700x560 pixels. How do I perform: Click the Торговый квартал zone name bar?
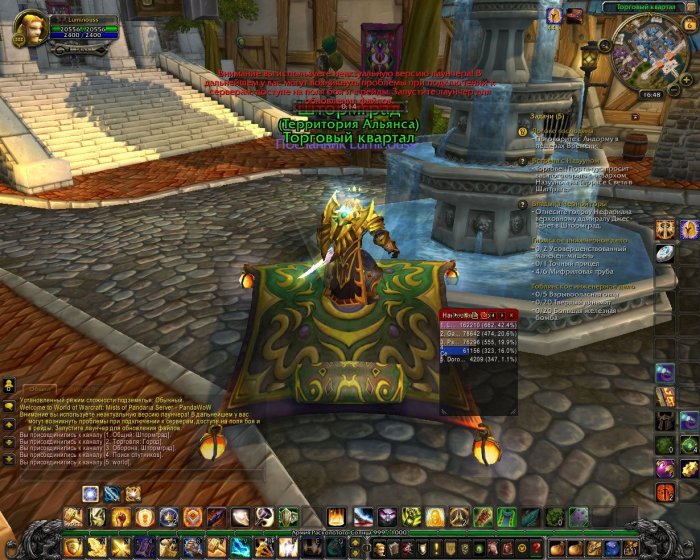pos(646,7)
